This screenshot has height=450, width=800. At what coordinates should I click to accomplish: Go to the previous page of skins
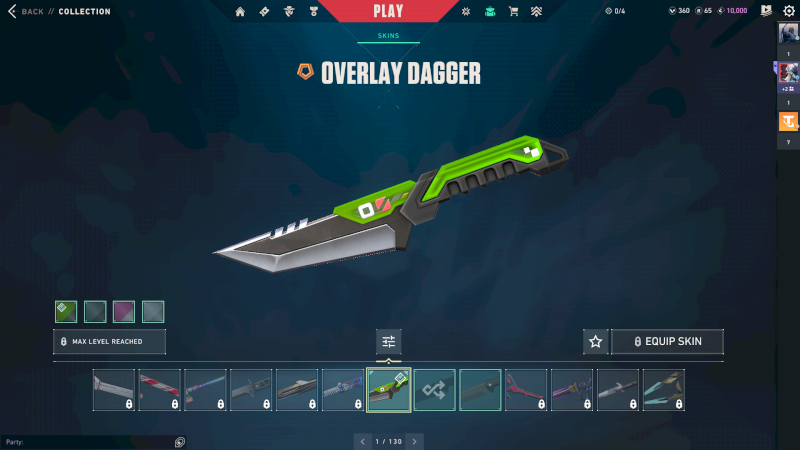tap(362, 441)
